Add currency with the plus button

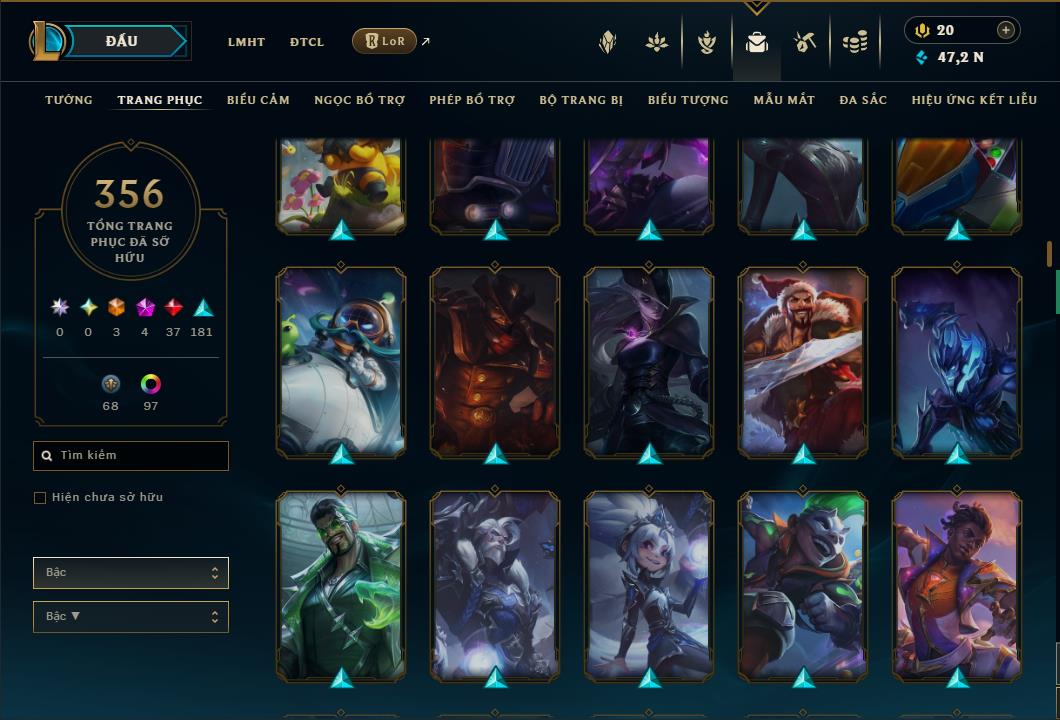1006,30
